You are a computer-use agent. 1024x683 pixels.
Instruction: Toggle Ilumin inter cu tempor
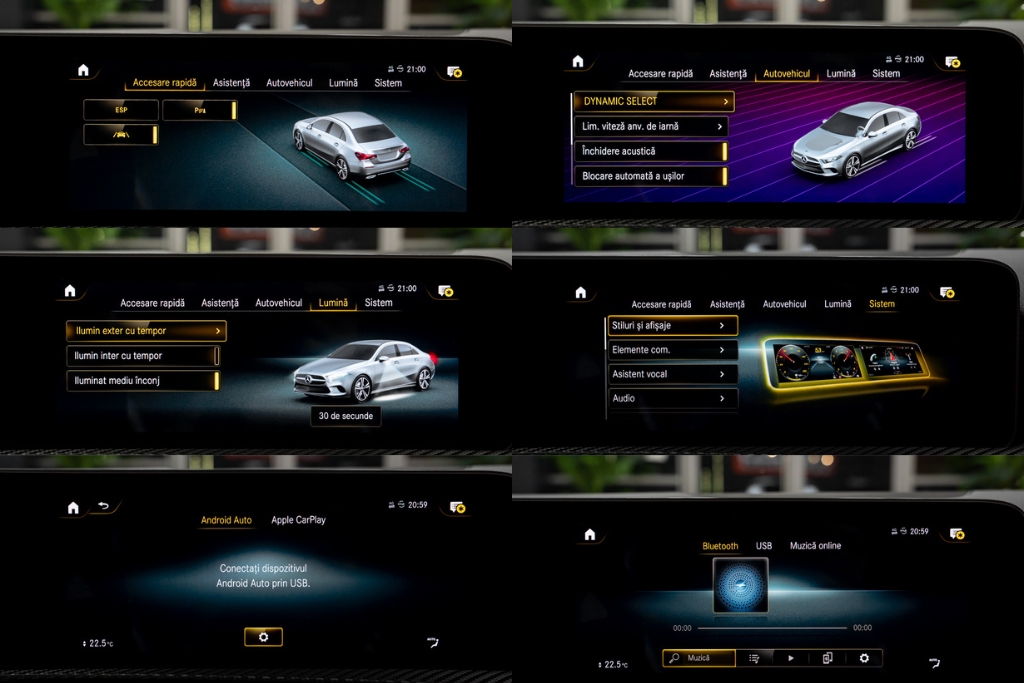(143, 356)
